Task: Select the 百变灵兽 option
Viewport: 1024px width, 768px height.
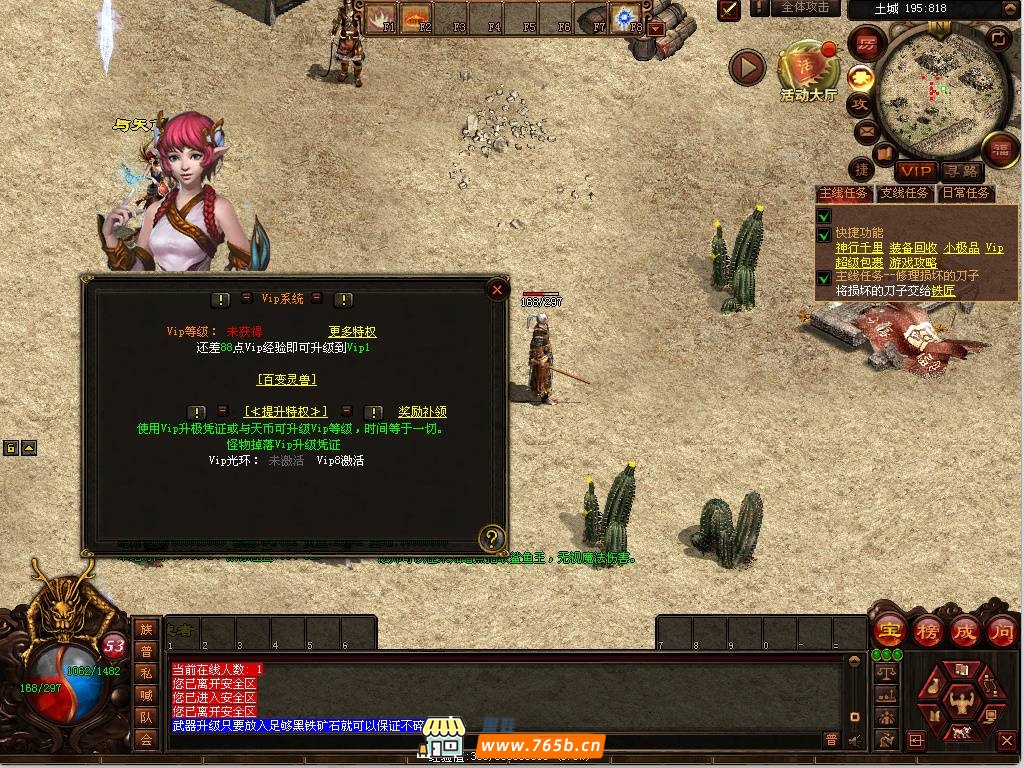Action: [x=286, y=379]
